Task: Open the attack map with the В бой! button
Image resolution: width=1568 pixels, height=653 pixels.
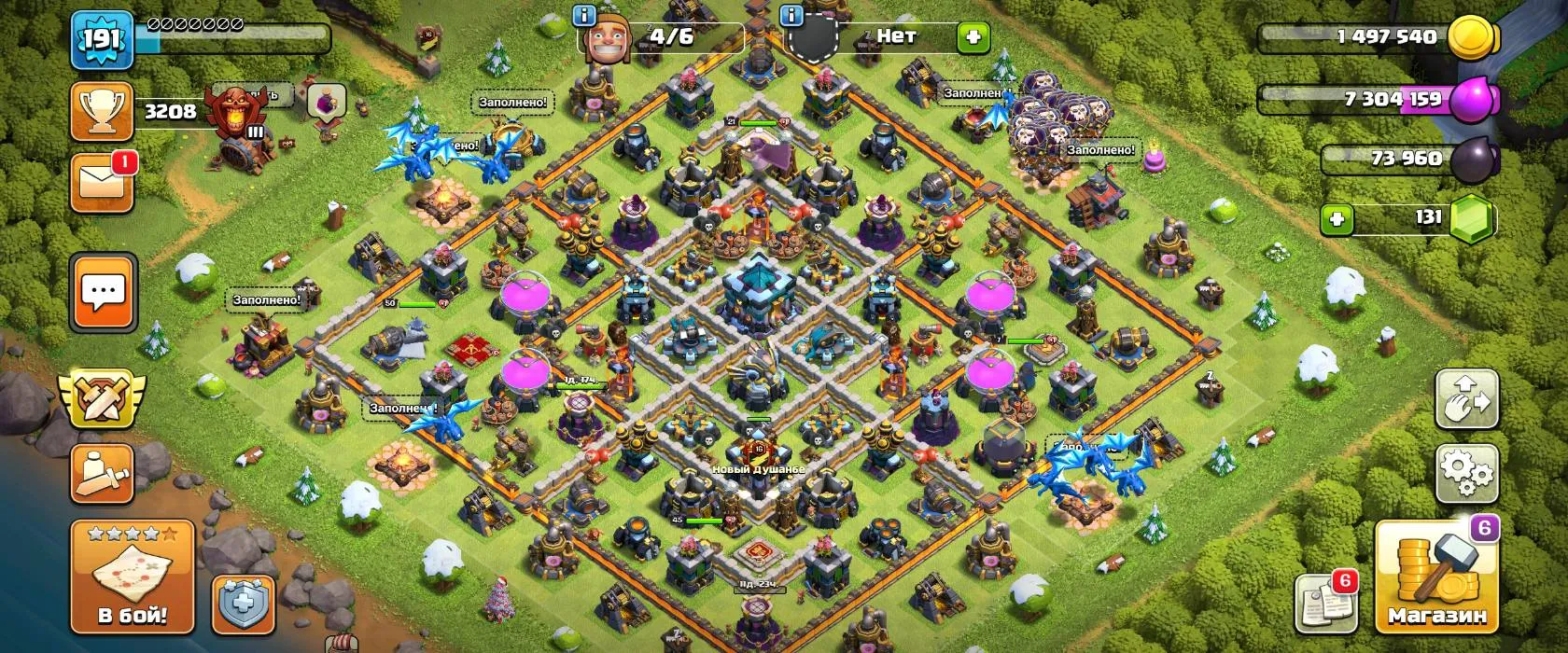Action: [132, 576]
